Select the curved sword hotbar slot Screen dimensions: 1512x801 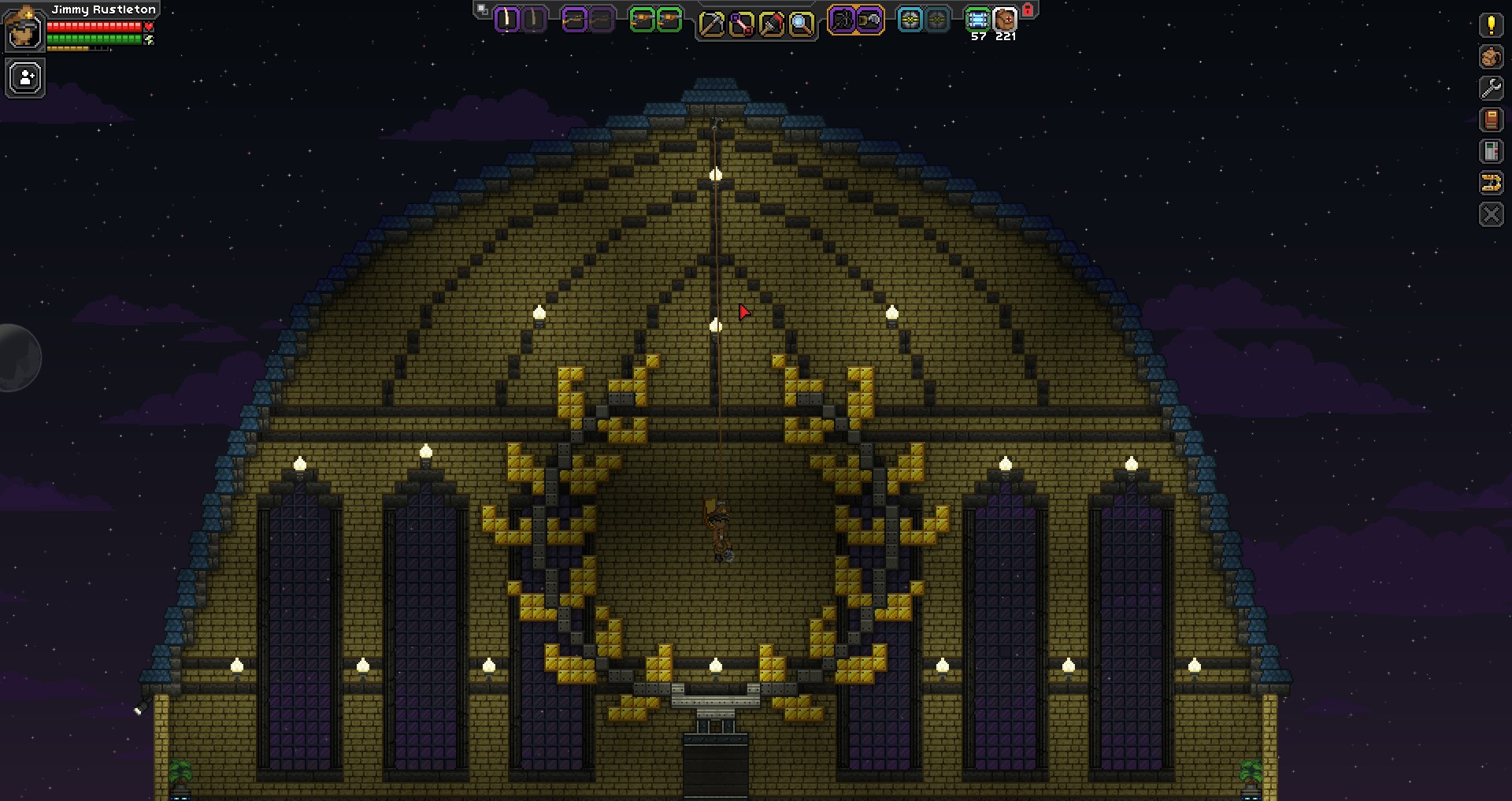coord(508,20)
